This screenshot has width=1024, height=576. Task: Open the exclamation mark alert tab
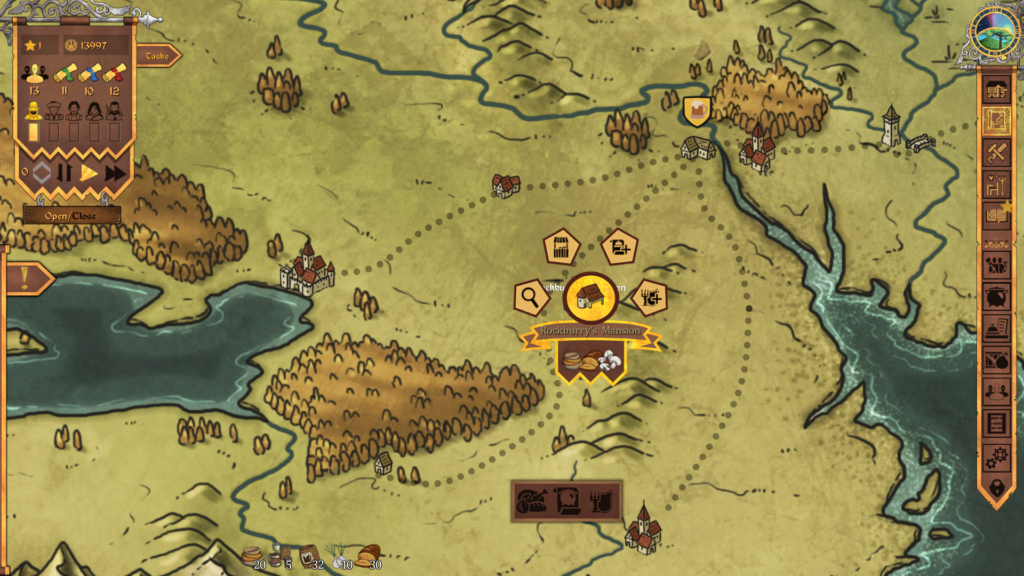(24, 279)
